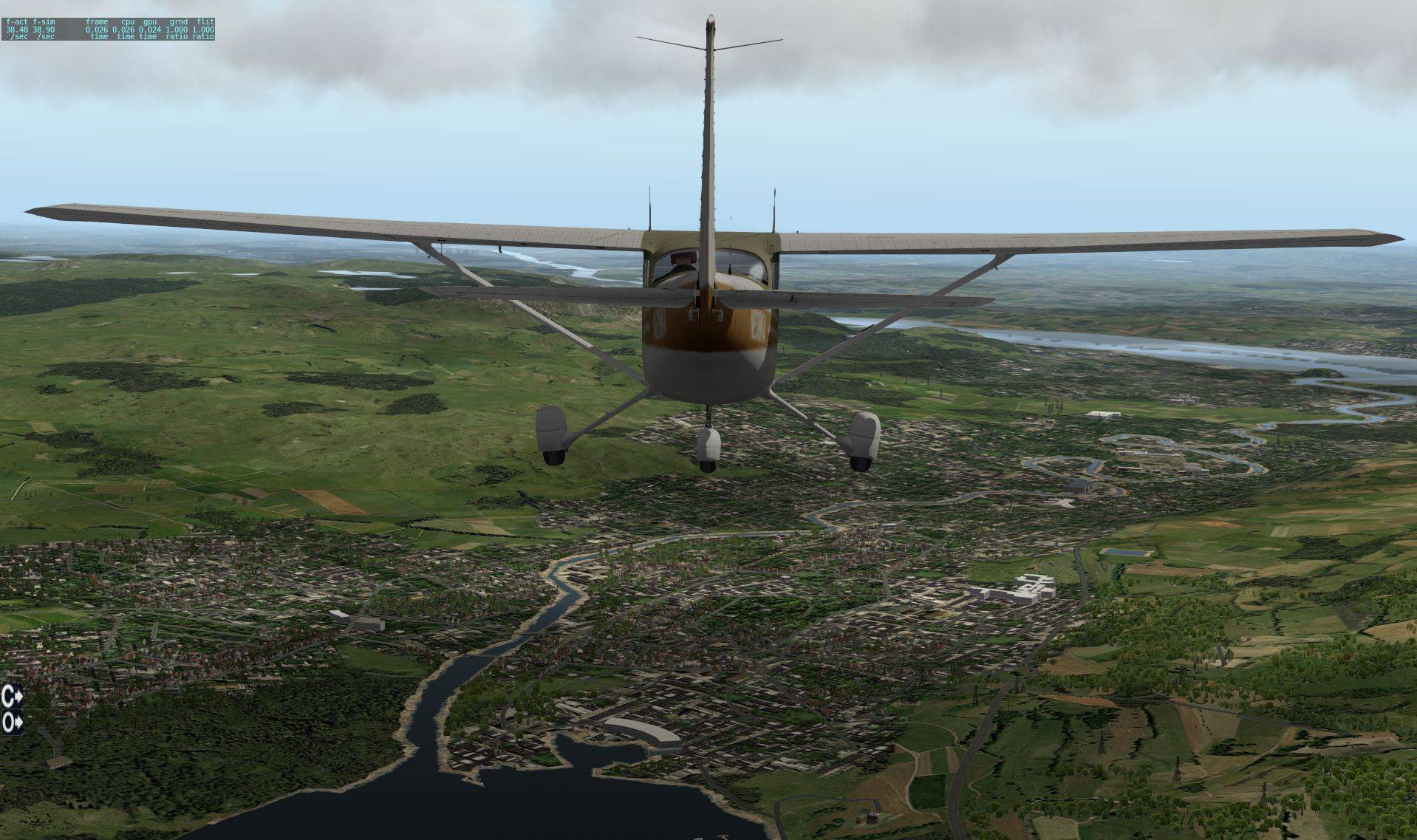Open the C arrow side panel
Viewport: 1417px width, 840px height.
pyautogui.click(x=12, y=695)
